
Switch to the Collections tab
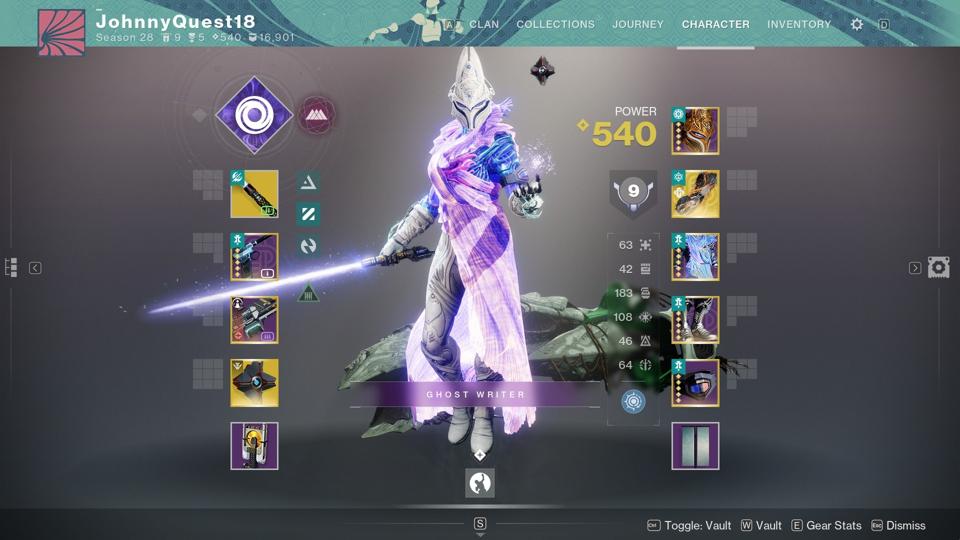(x=555, y=24)
